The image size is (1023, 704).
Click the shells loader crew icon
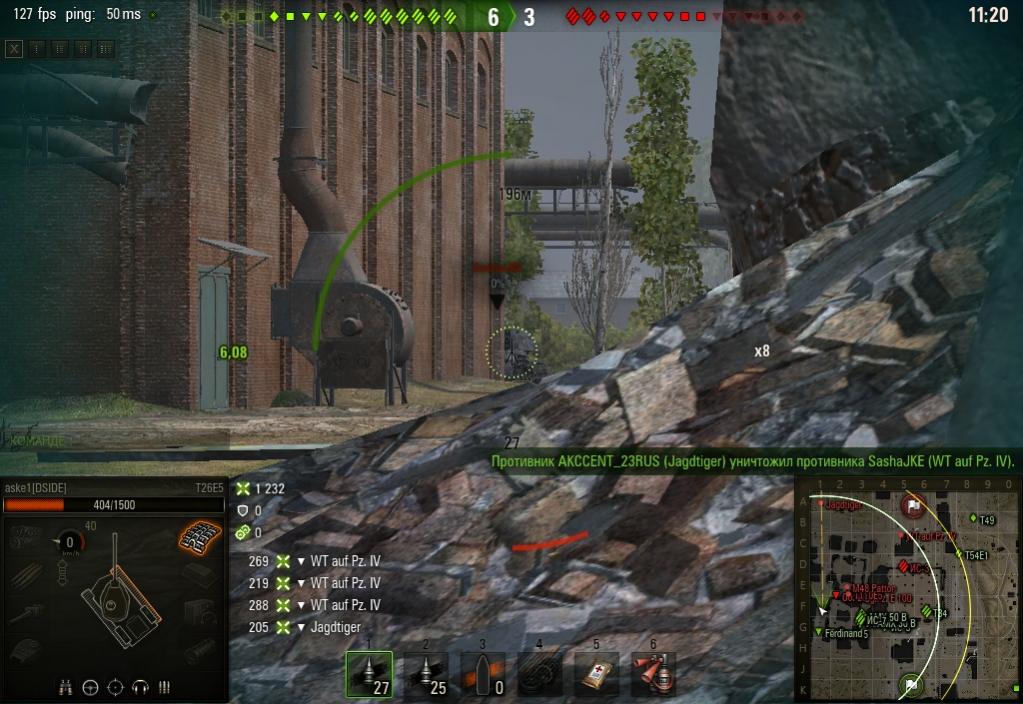pyautogui.click(x=165, y=687)
